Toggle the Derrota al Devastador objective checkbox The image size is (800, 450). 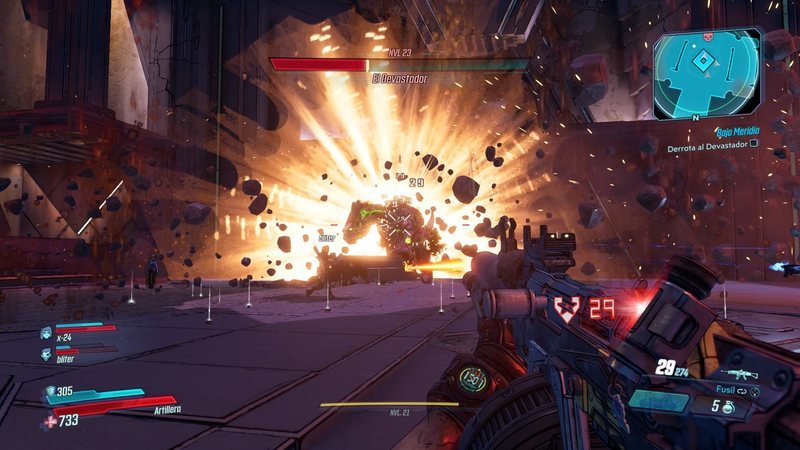pyautogui.click(x=755, y=146)
